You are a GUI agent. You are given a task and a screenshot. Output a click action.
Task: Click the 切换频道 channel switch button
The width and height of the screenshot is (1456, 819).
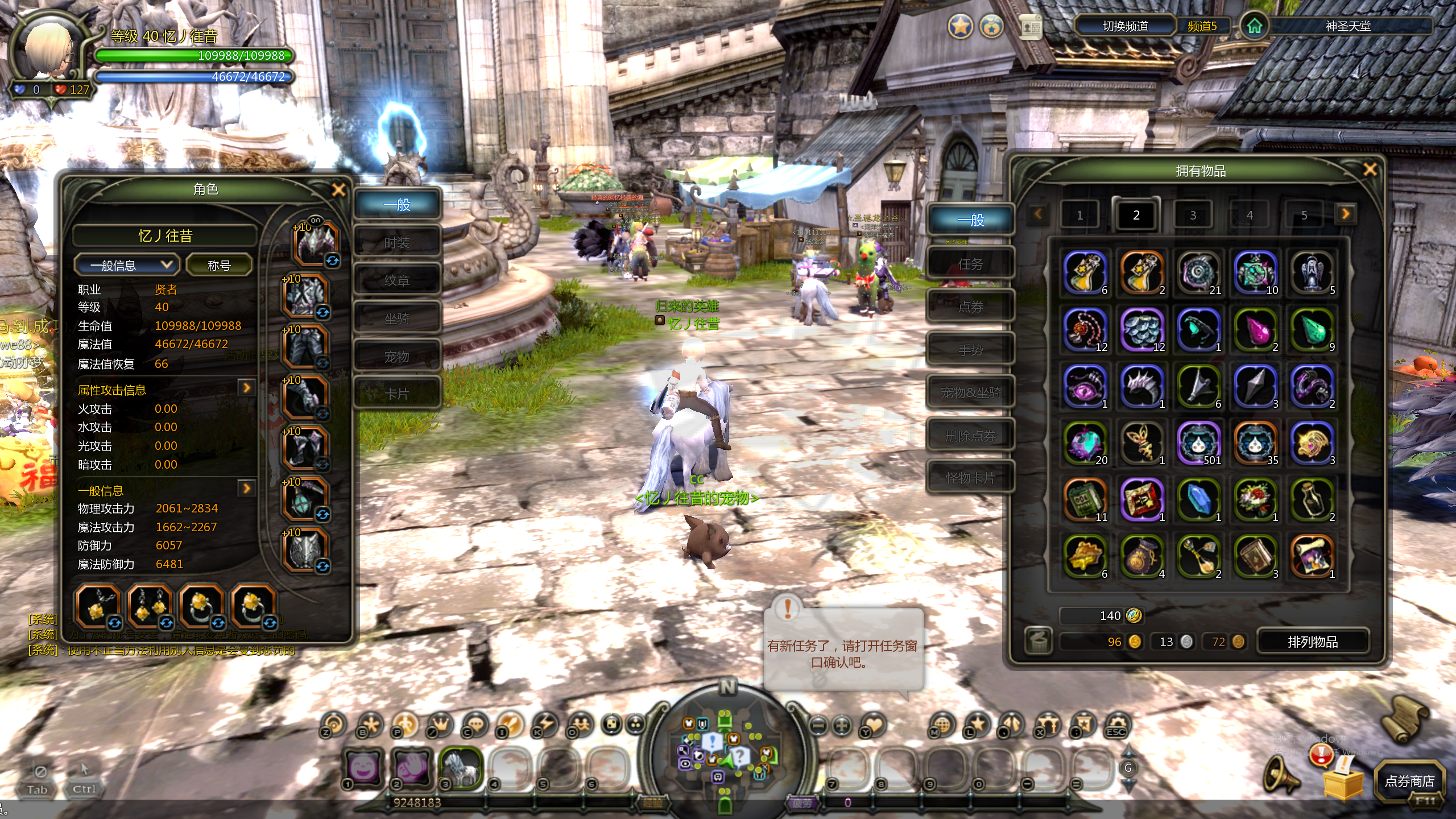click(1125, 26)
